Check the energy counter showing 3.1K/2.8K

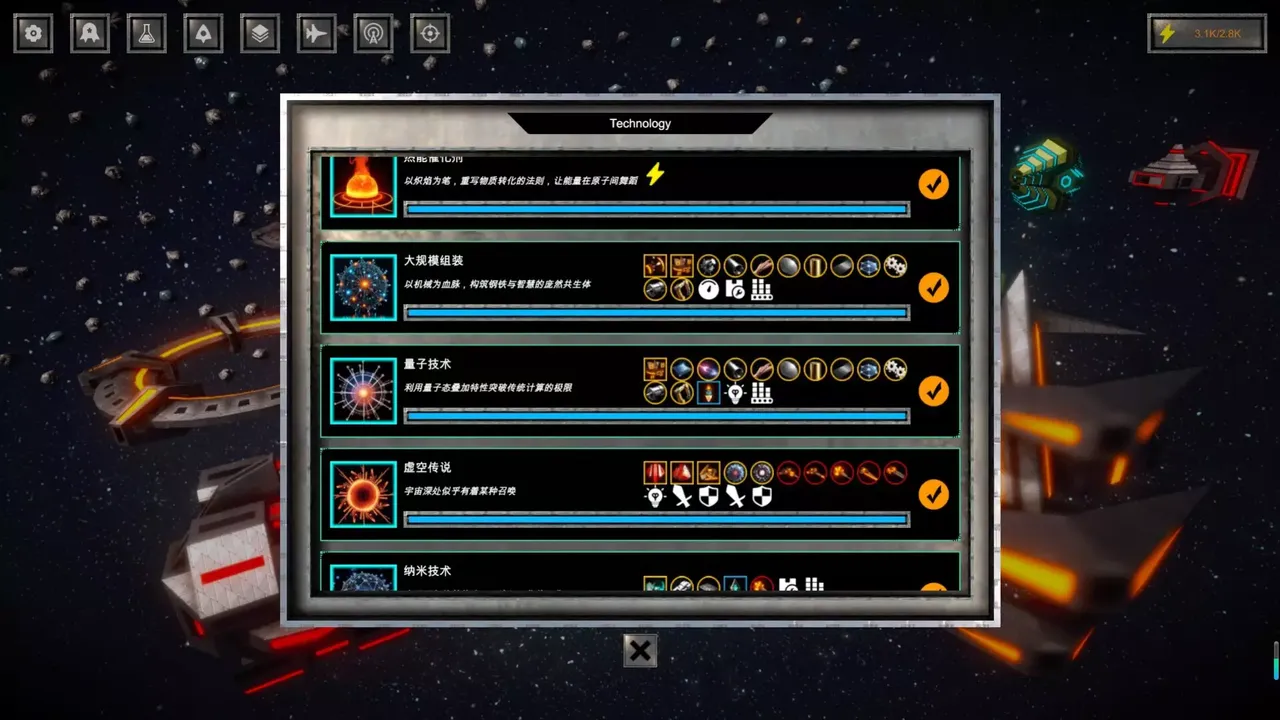click(1207, 33)
